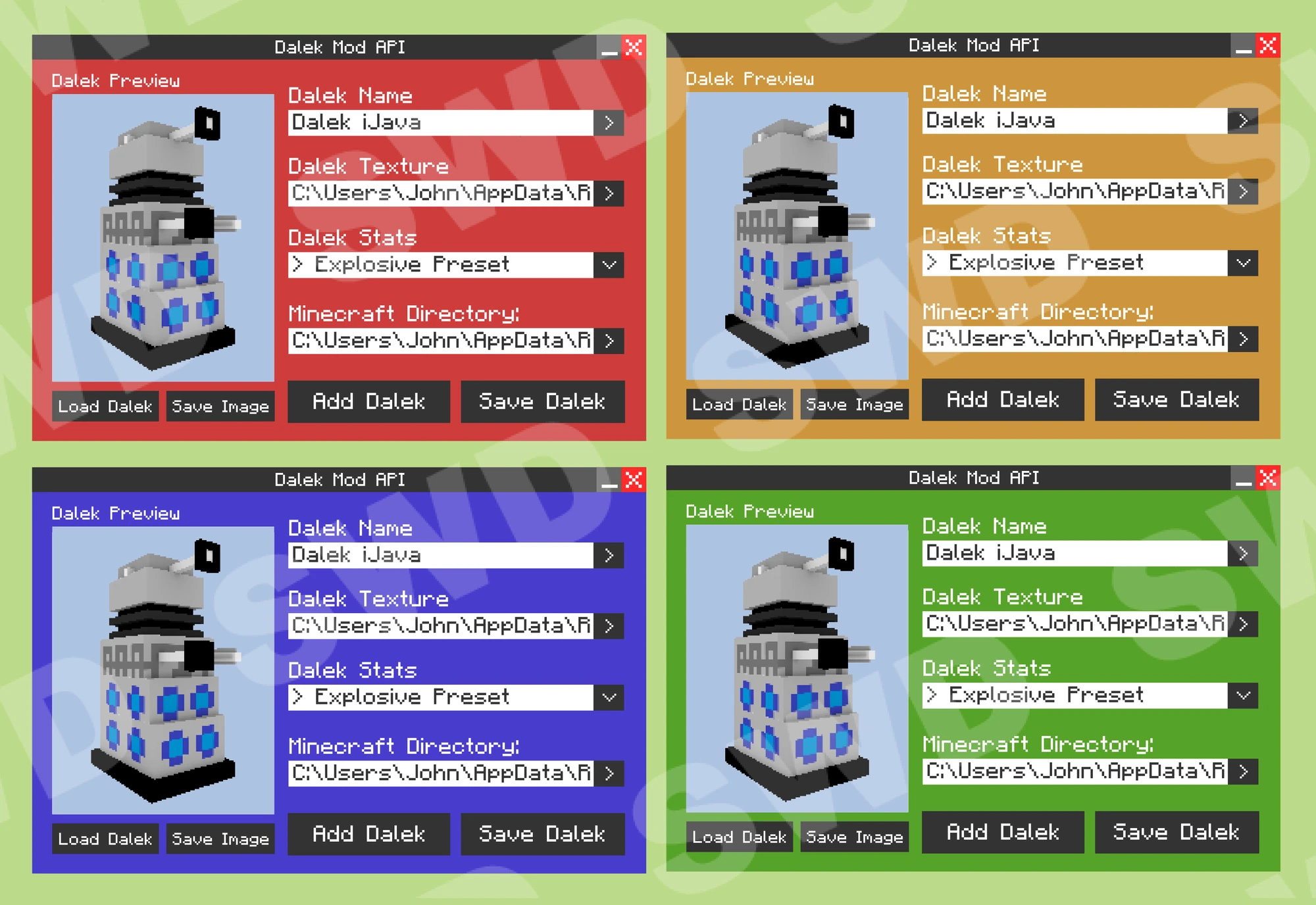Viewport: 1316px width, 905px height.
Task: Click the arrow next to Dalek Name in the green window
Action: [1242, 554]
